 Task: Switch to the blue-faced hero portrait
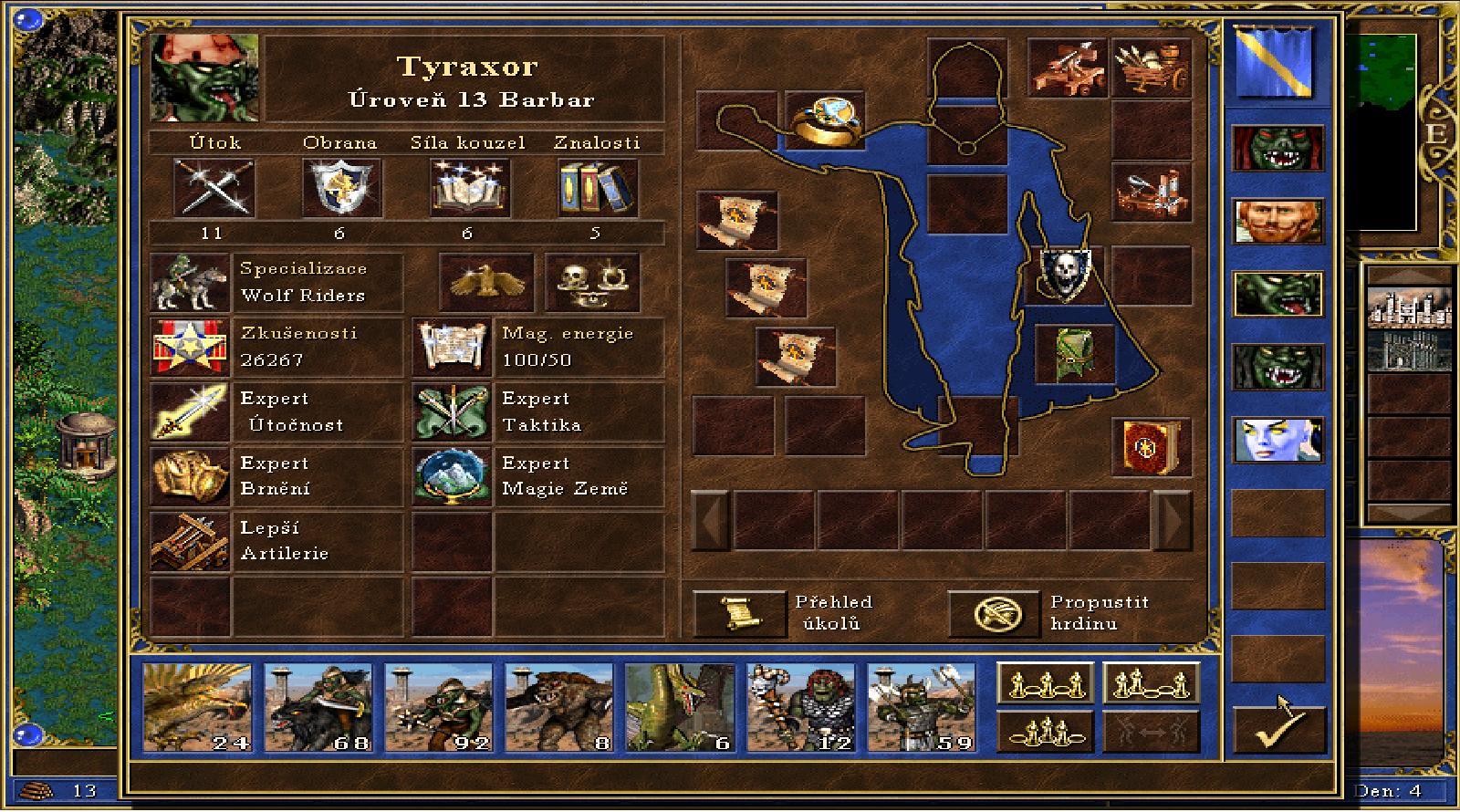point(1277,440)
